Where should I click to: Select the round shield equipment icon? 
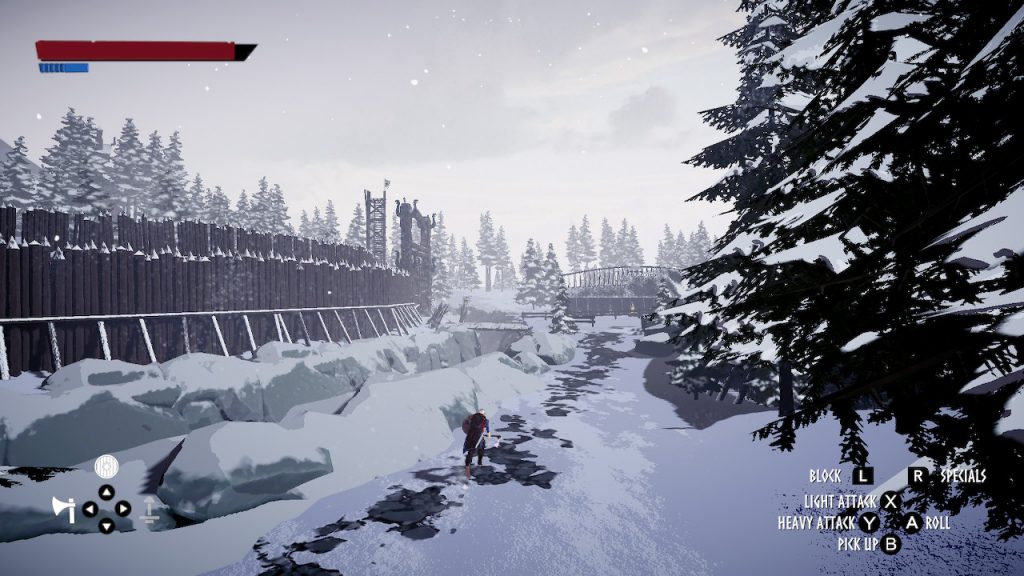[106, 466]
